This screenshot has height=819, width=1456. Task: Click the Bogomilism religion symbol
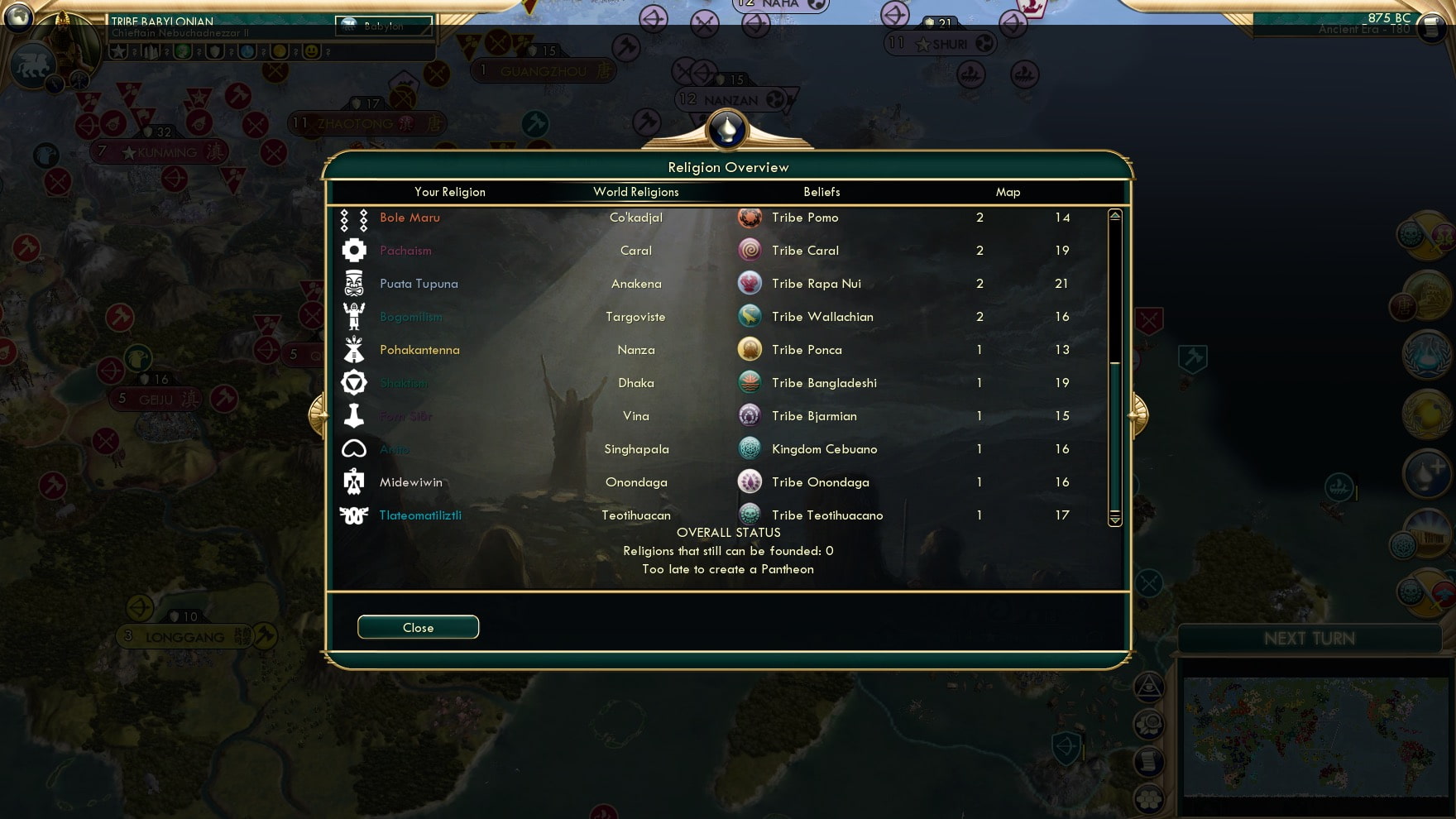[x=354, y=316]
